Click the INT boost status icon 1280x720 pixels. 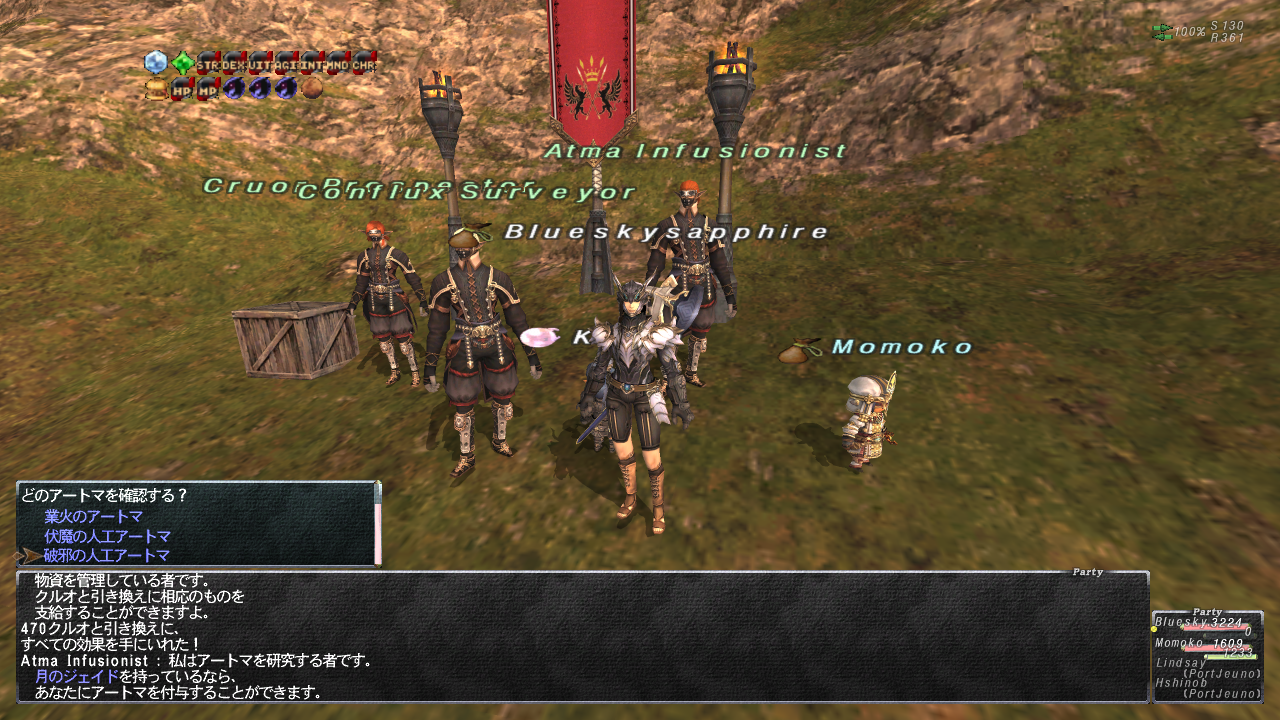pyautogui.click(x=312, y=64)
